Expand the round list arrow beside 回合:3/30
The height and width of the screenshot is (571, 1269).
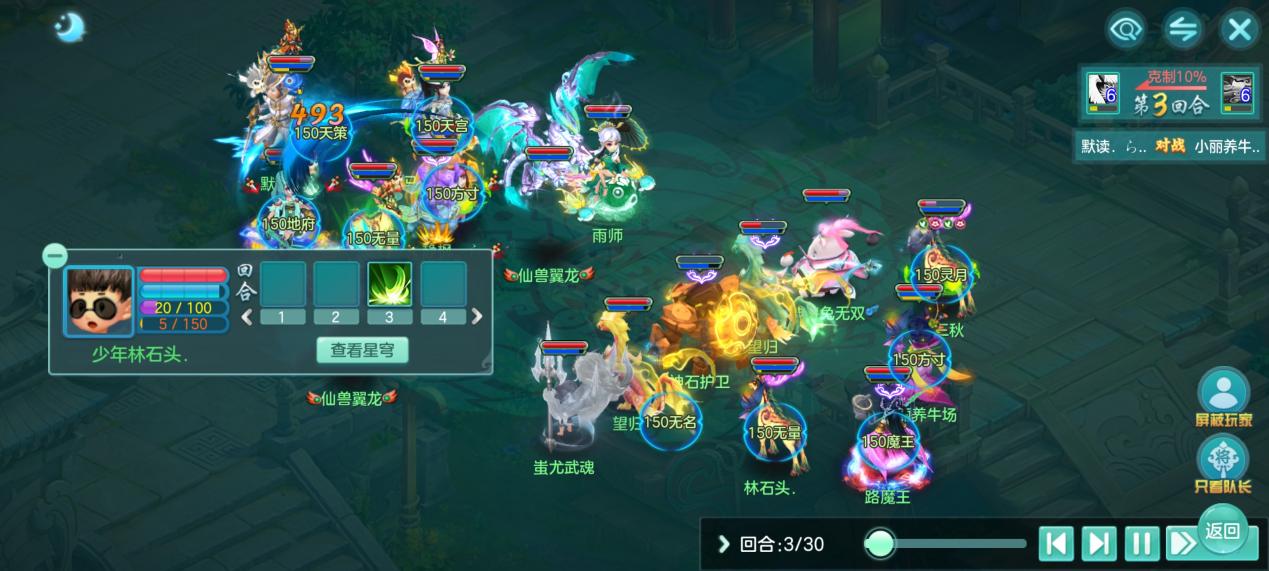click(724, 544)
